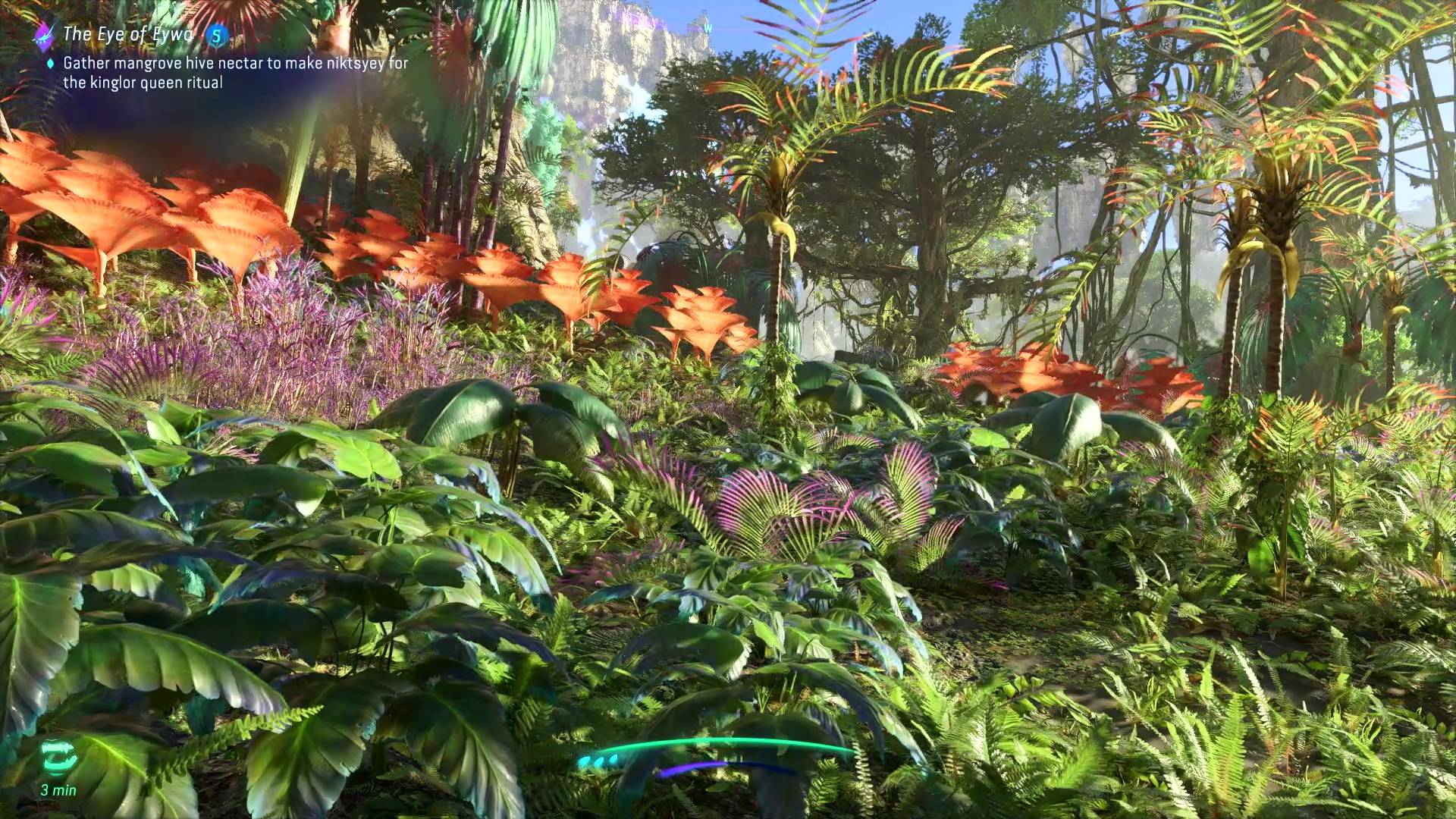Select the blue level 5 quest badge

pyautogui.click(x=218, y=34)
